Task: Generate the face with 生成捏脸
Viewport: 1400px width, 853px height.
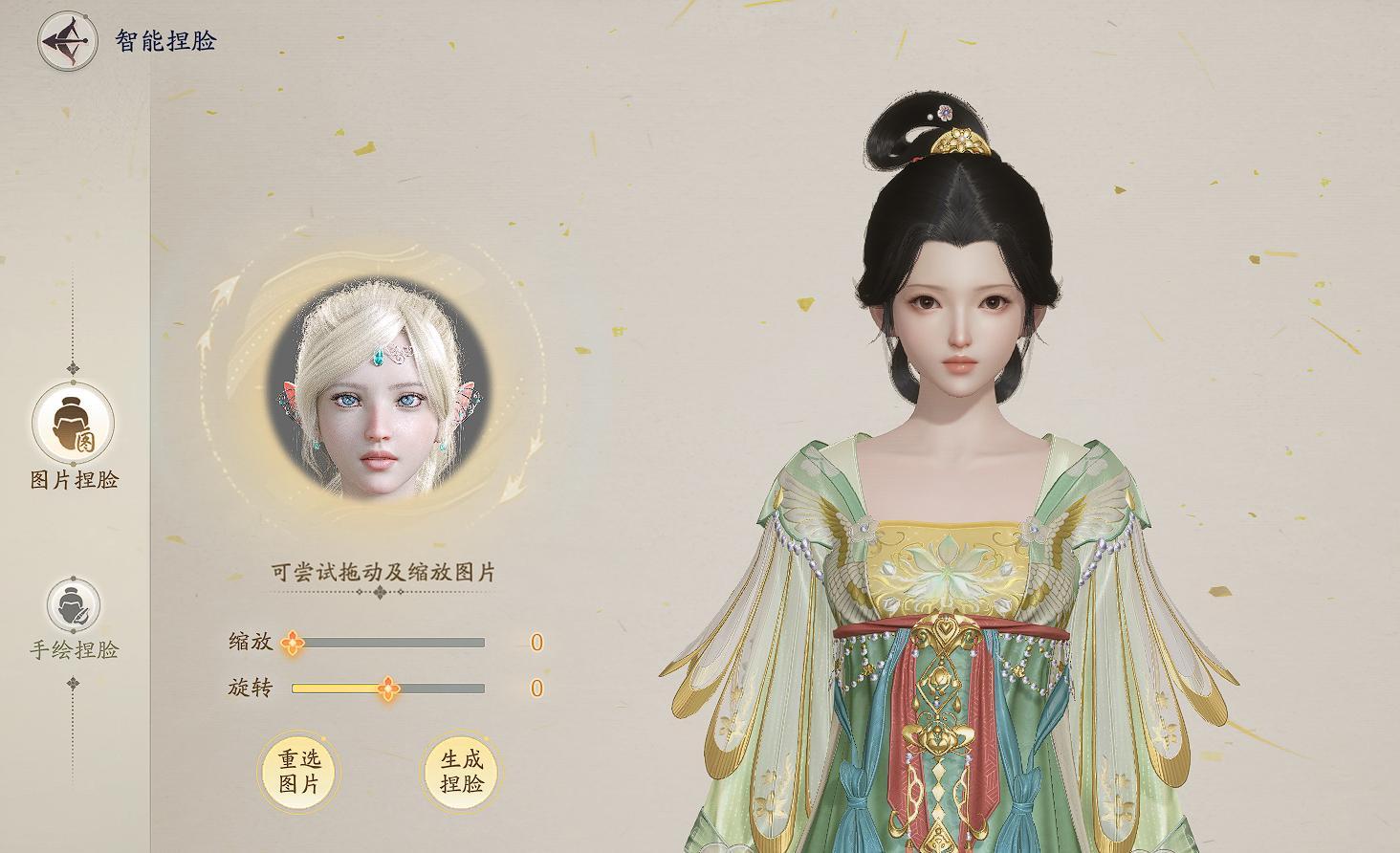Action: pyautogui.click(x=461, y=772)
